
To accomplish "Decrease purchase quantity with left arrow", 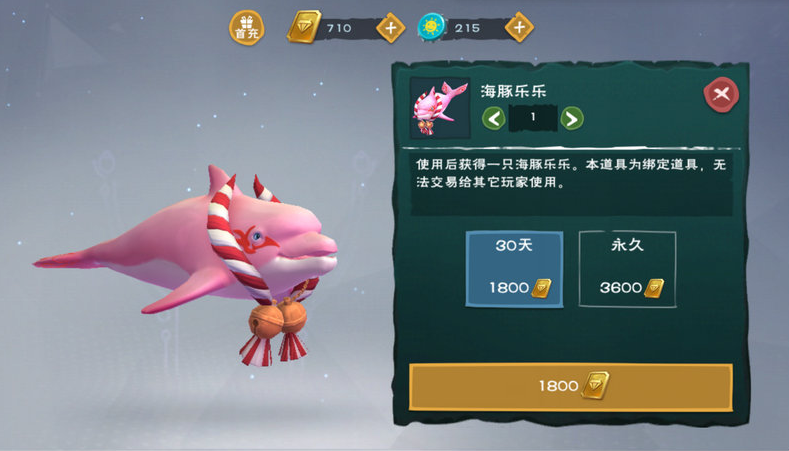I will pos(493,118).
